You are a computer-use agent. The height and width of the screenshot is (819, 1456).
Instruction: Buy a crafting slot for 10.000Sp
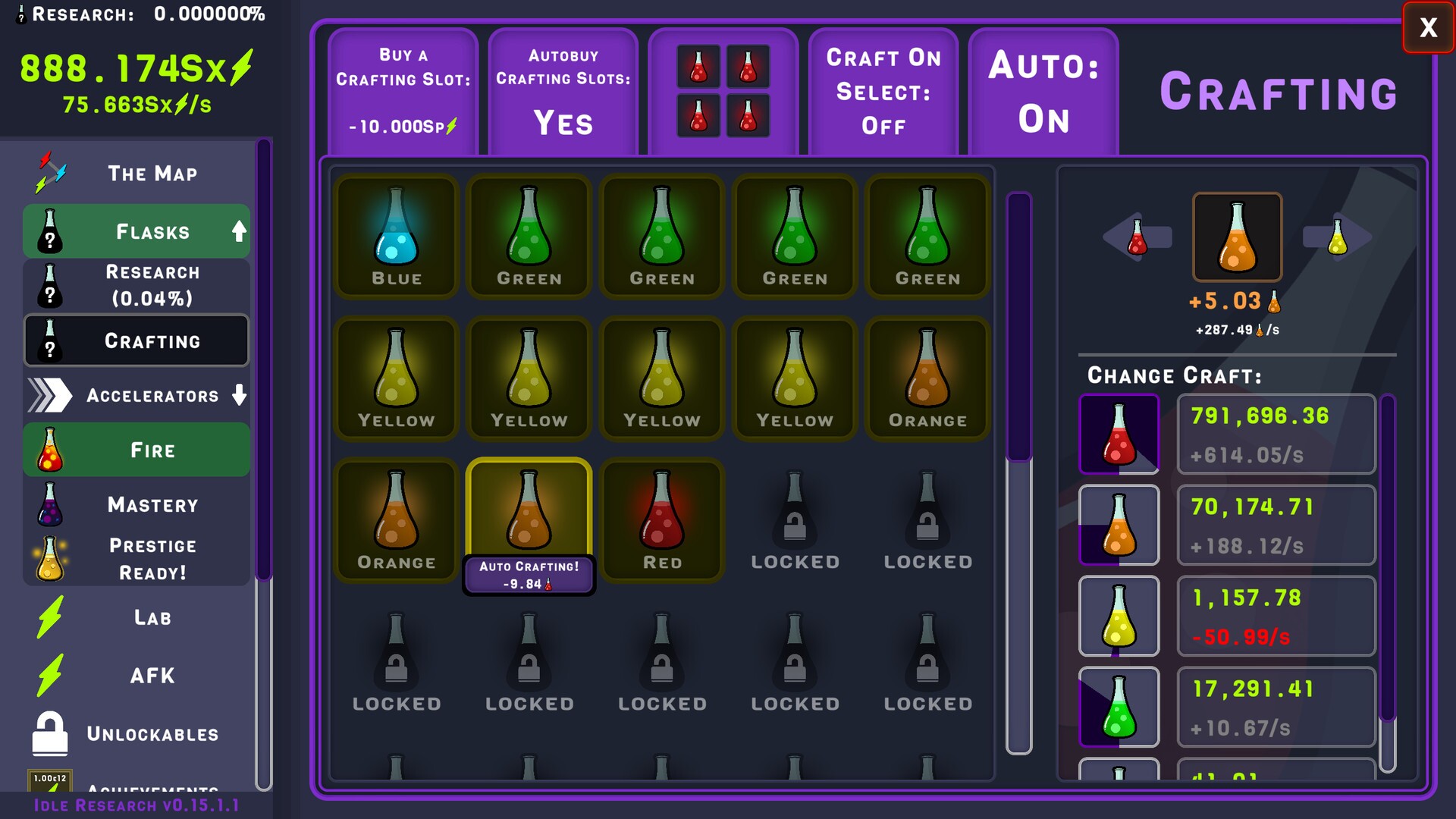click(x=403, y=91)
